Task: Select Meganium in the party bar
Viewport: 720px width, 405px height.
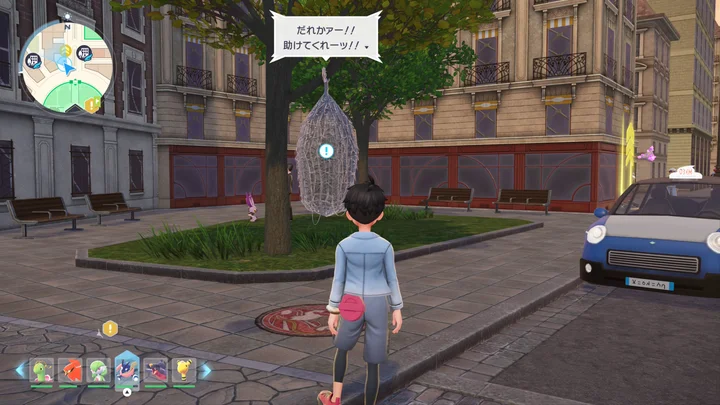Action: (x=41, y=371)
